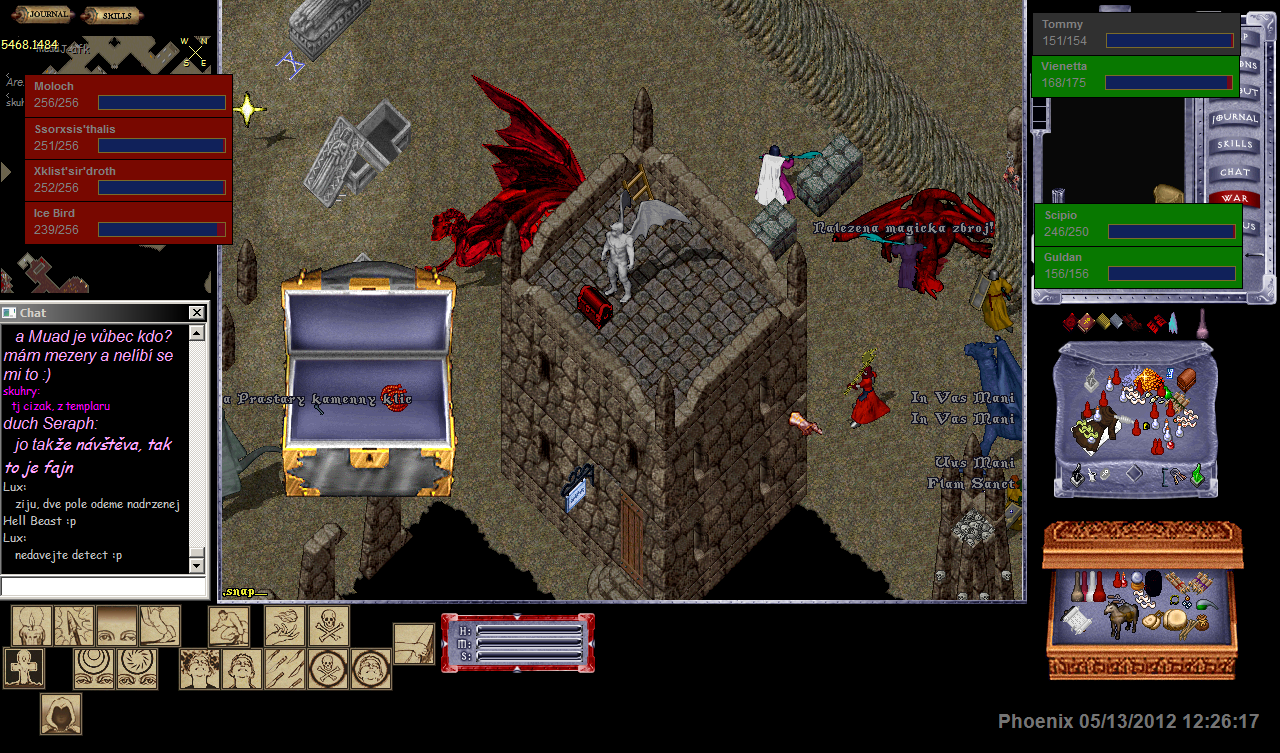Image resolution: width=1280 pixels, height=753 pixels.
Task: Toggle War mode on the paperdoll
Action: pos(1235,199)
